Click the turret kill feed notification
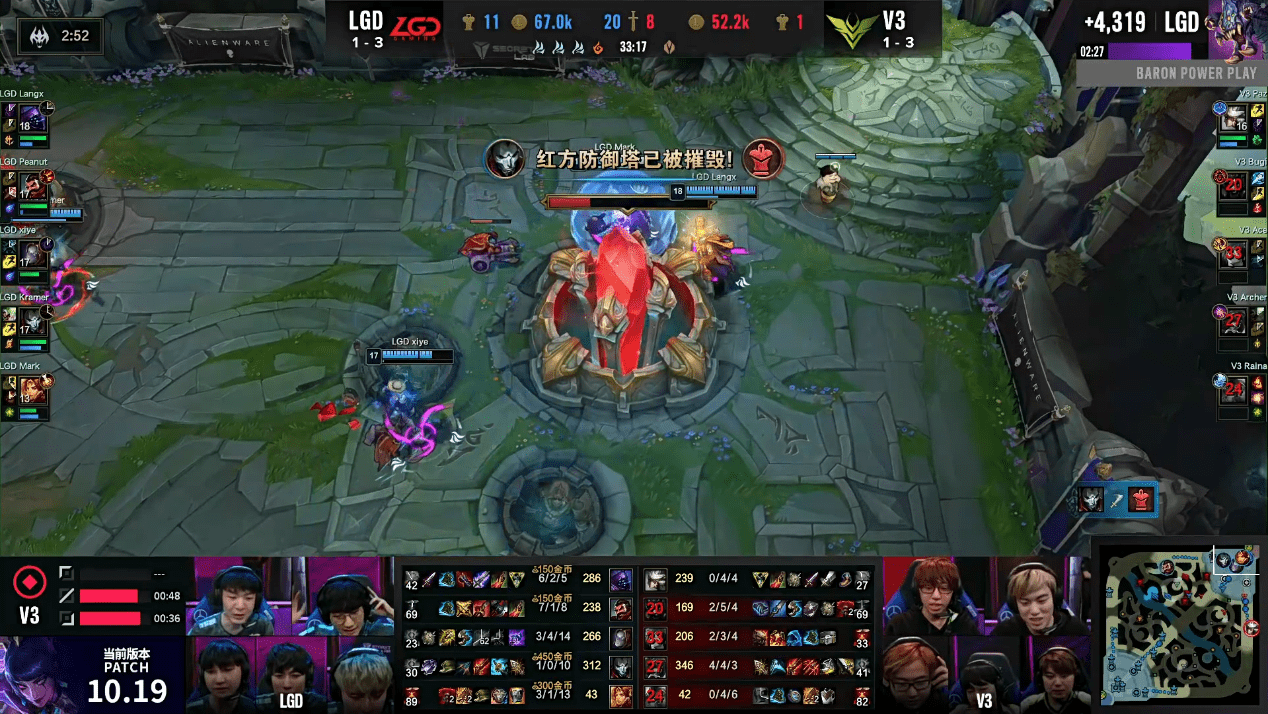The image size is (1268, 714). coord(1117,499)
